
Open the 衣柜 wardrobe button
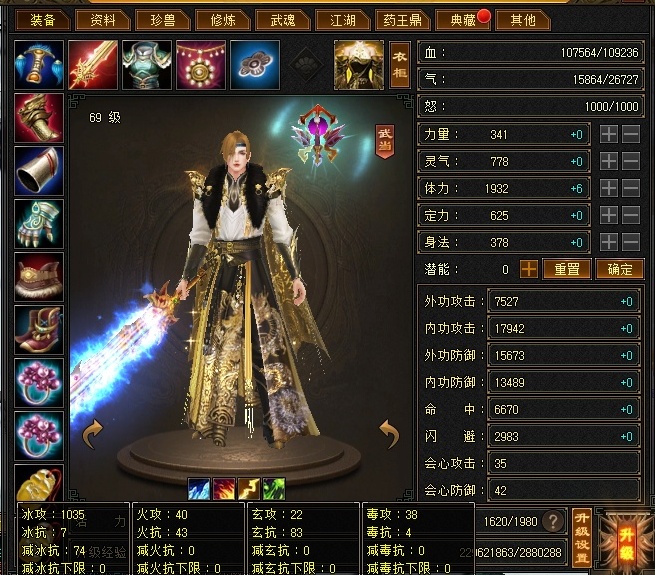click(400, 66)
